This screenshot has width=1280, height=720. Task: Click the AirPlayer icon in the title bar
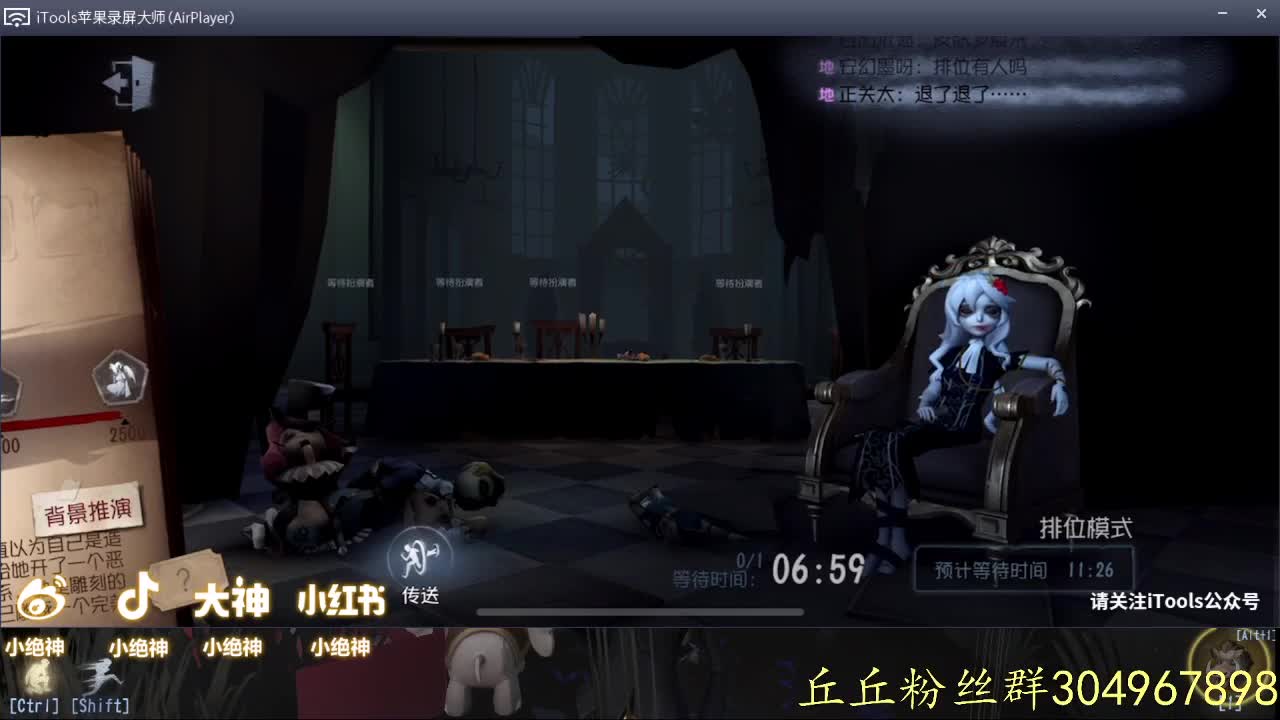click(x=16, y=15)
